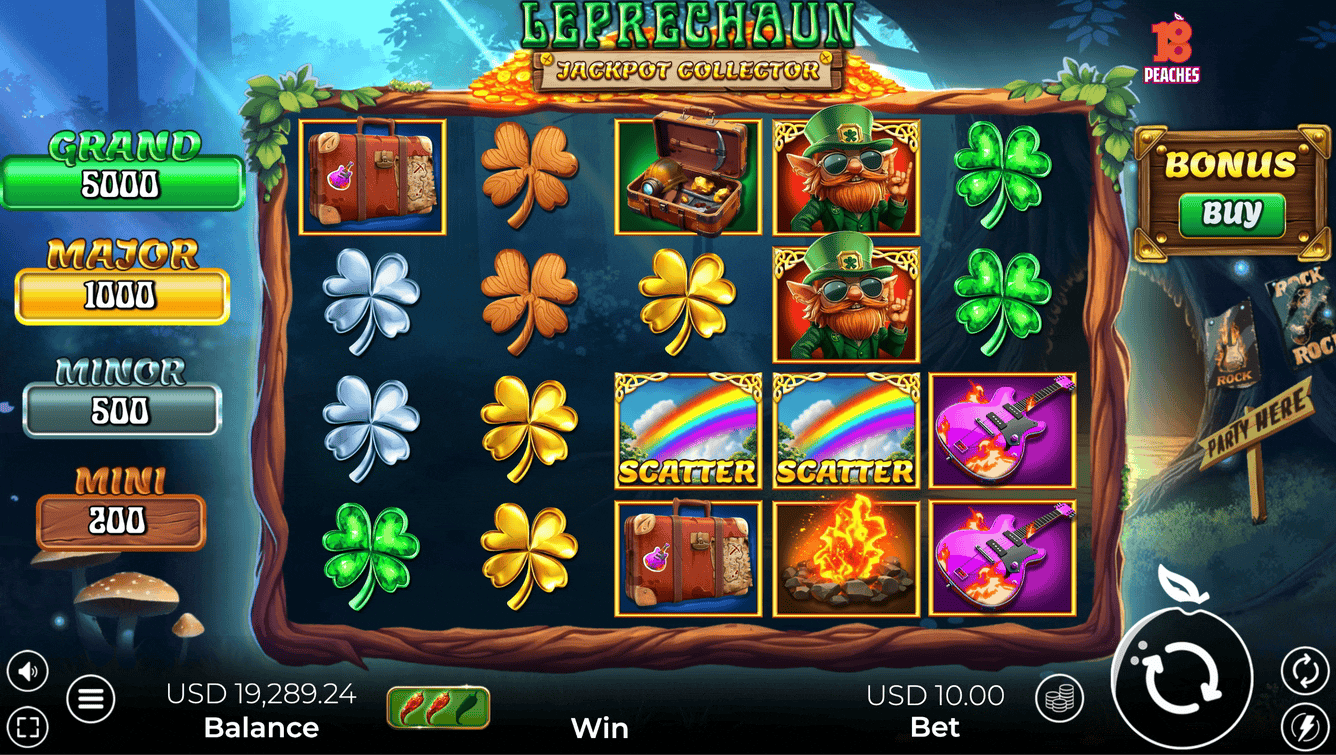This screenshot has width=1336, height=755.
Task: Activate the lightning bolt turbo mode
Action: [x=1305, y=725]
